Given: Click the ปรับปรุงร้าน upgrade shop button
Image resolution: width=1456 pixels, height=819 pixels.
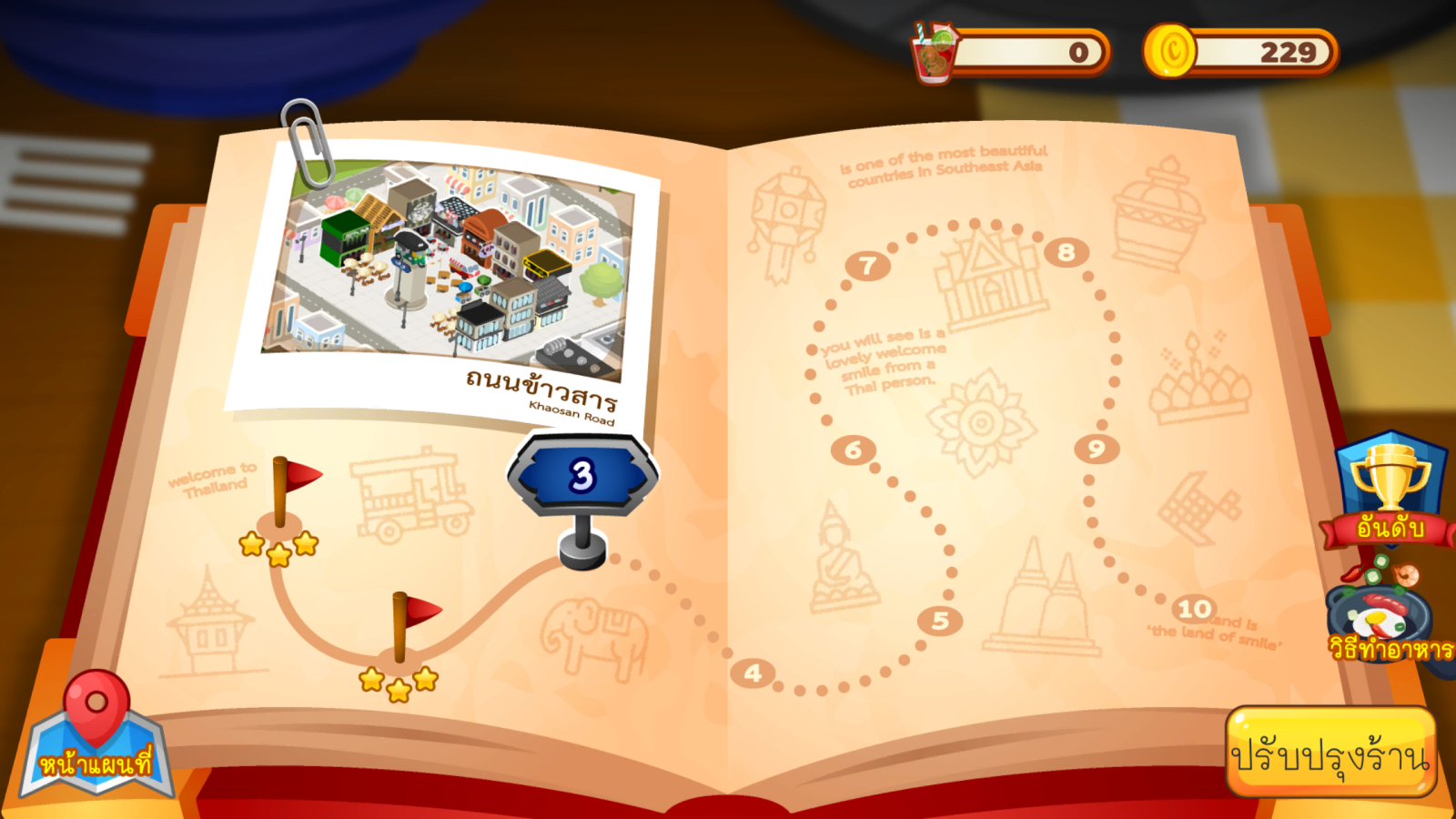Looking at the screenshot, I should pyautogui.click(x=1330, y=753).
